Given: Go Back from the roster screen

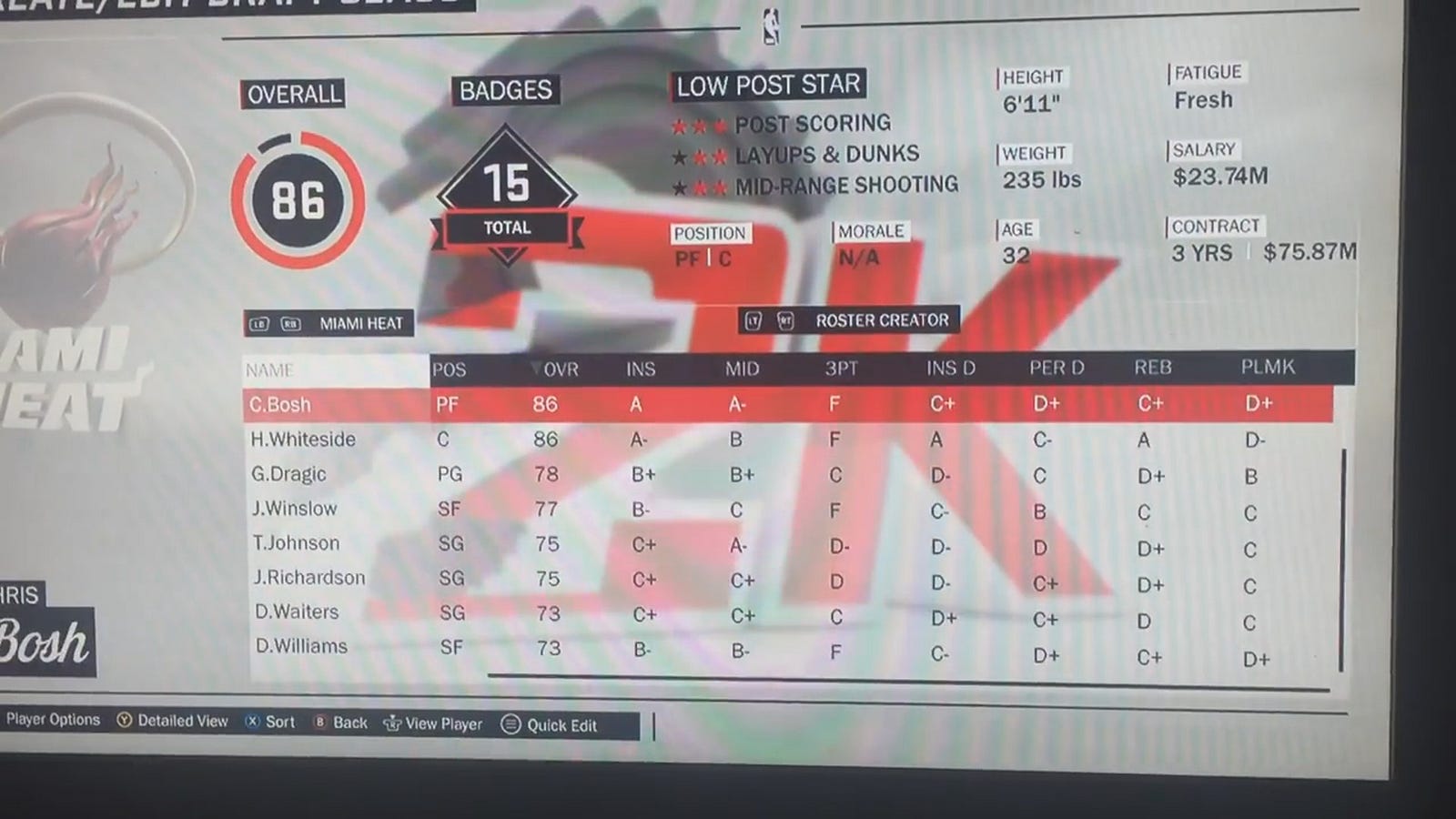Looking at the screenshot, I should [349, 723].
